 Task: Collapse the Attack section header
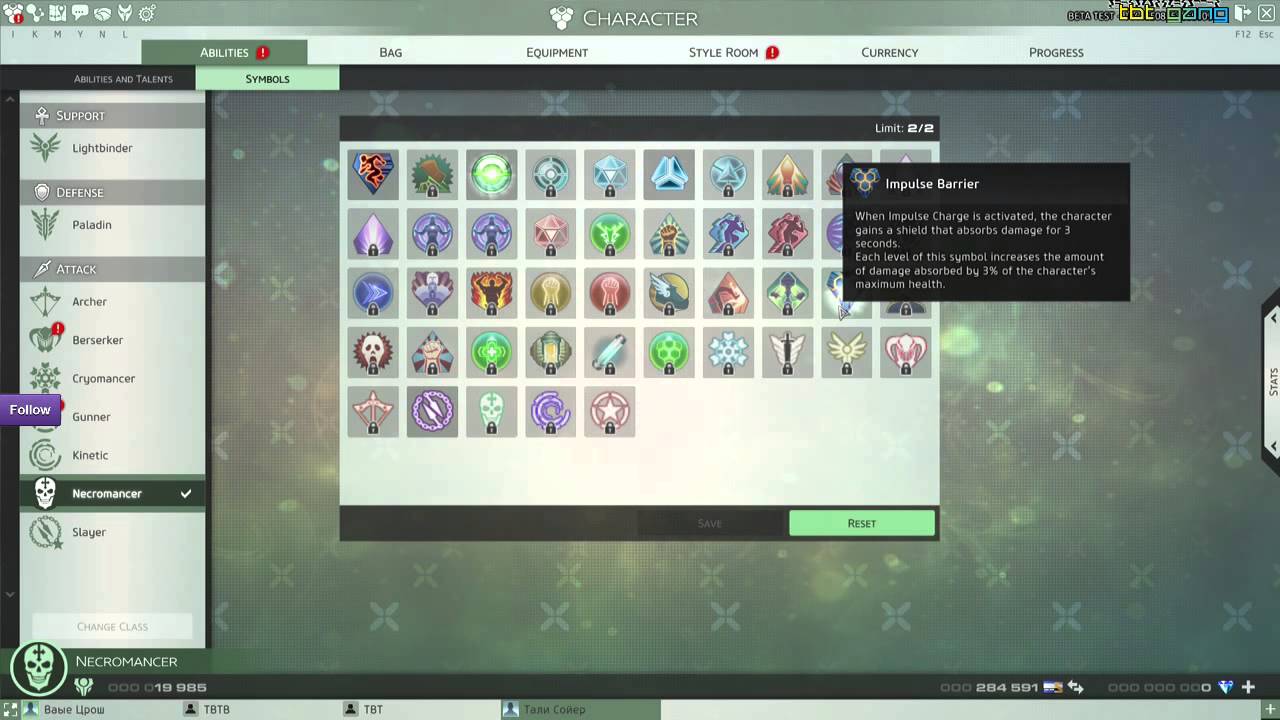[x=110, y=268]
